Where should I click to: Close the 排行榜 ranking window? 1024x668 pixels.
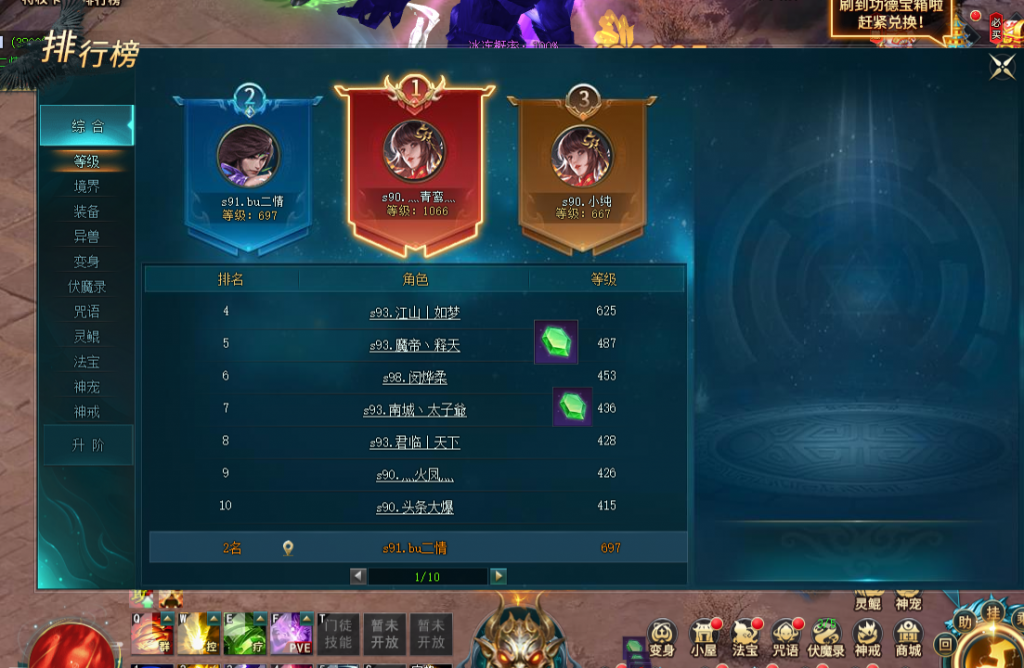(1001, 67)
